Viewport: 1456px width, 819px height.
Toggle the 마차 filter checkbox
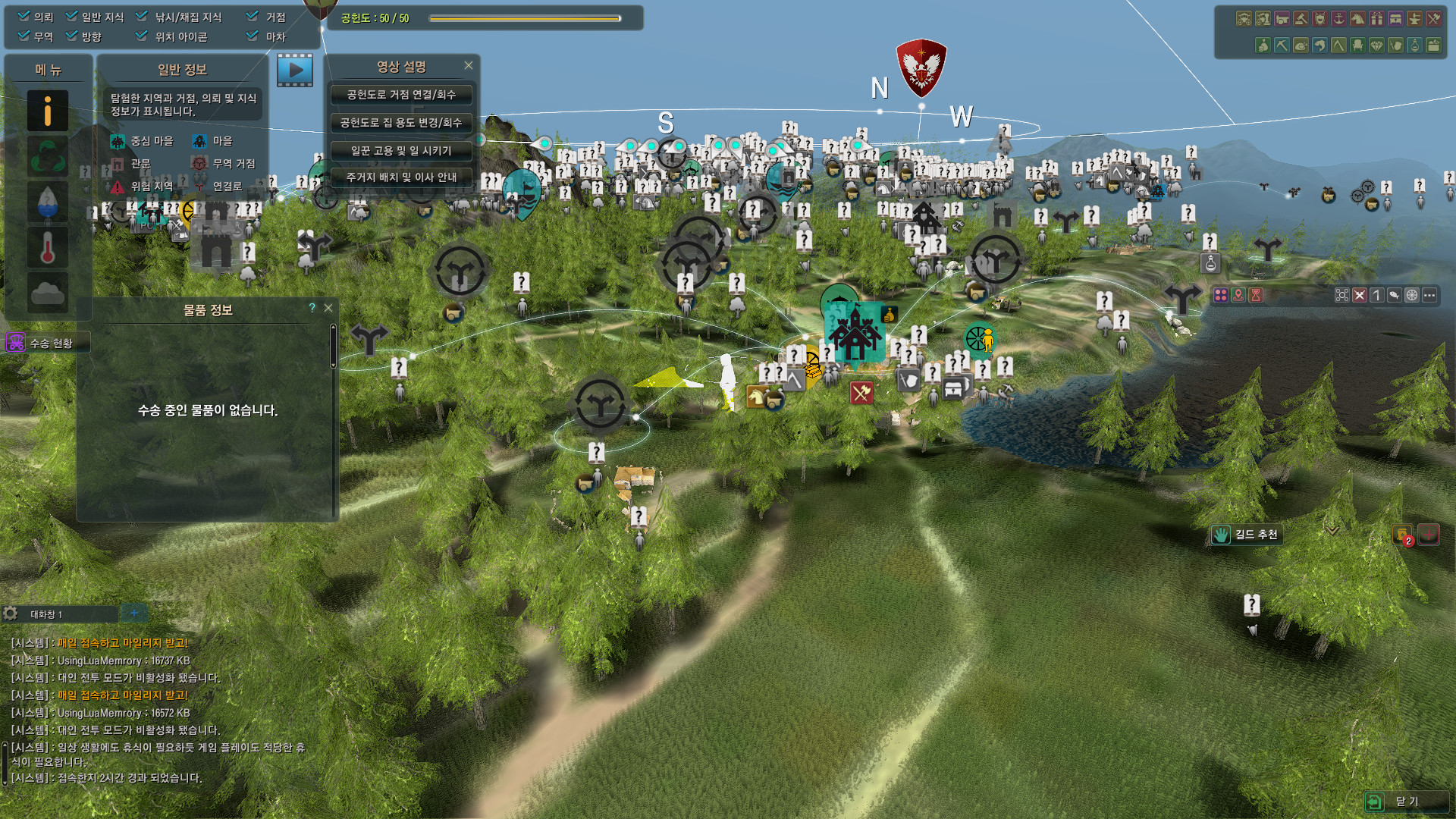point(253,36)
